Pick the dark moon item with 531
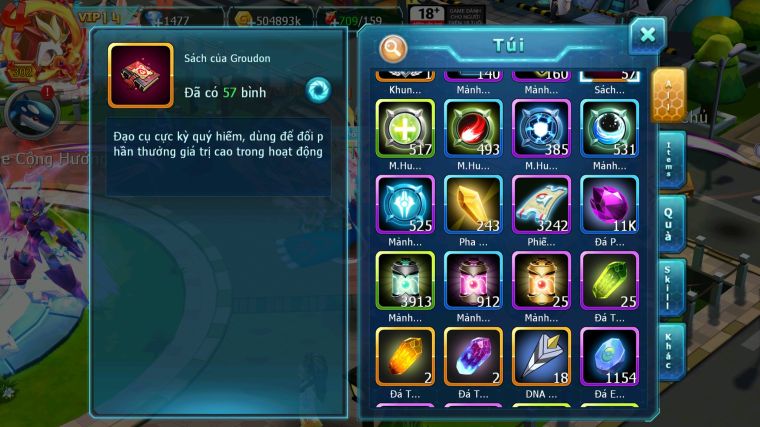This screenshot has height=427, width=760. (608, 128)
